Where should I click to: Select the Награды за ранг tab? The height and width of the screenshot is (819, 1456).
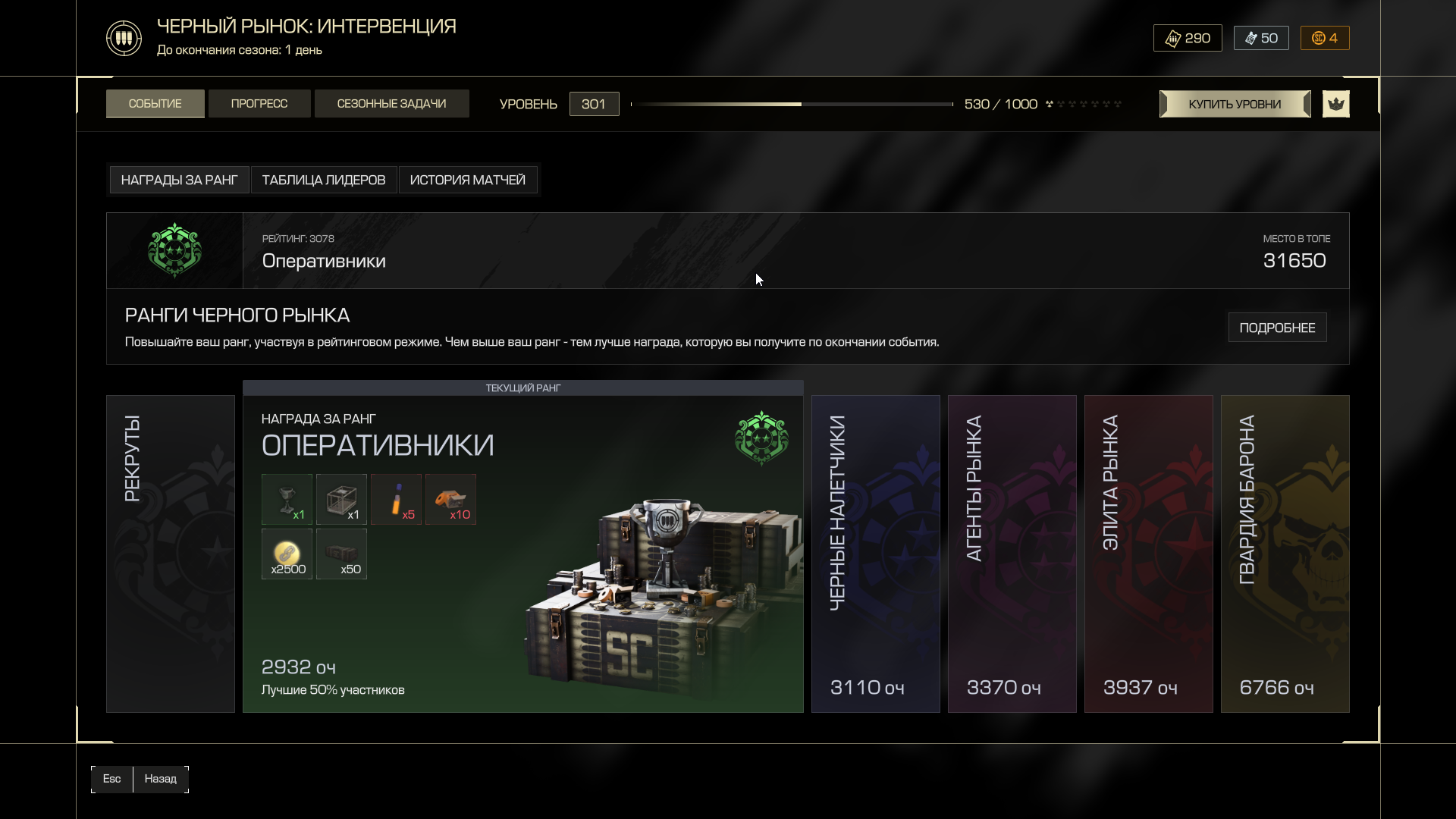(179, 180)
